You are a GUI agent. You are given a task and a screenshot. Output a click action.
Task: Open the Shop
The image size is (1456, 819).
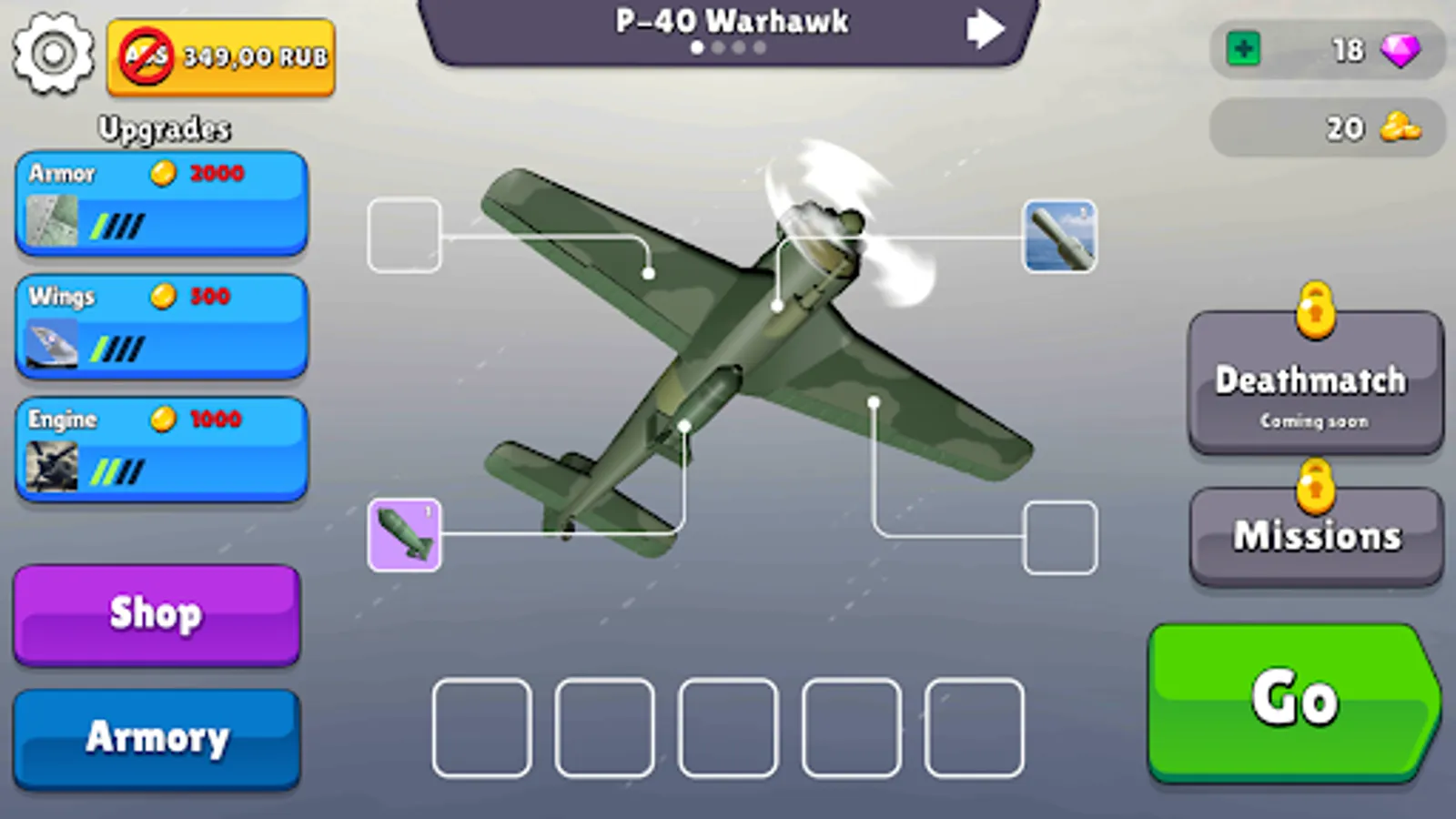[x=156, y=614]
